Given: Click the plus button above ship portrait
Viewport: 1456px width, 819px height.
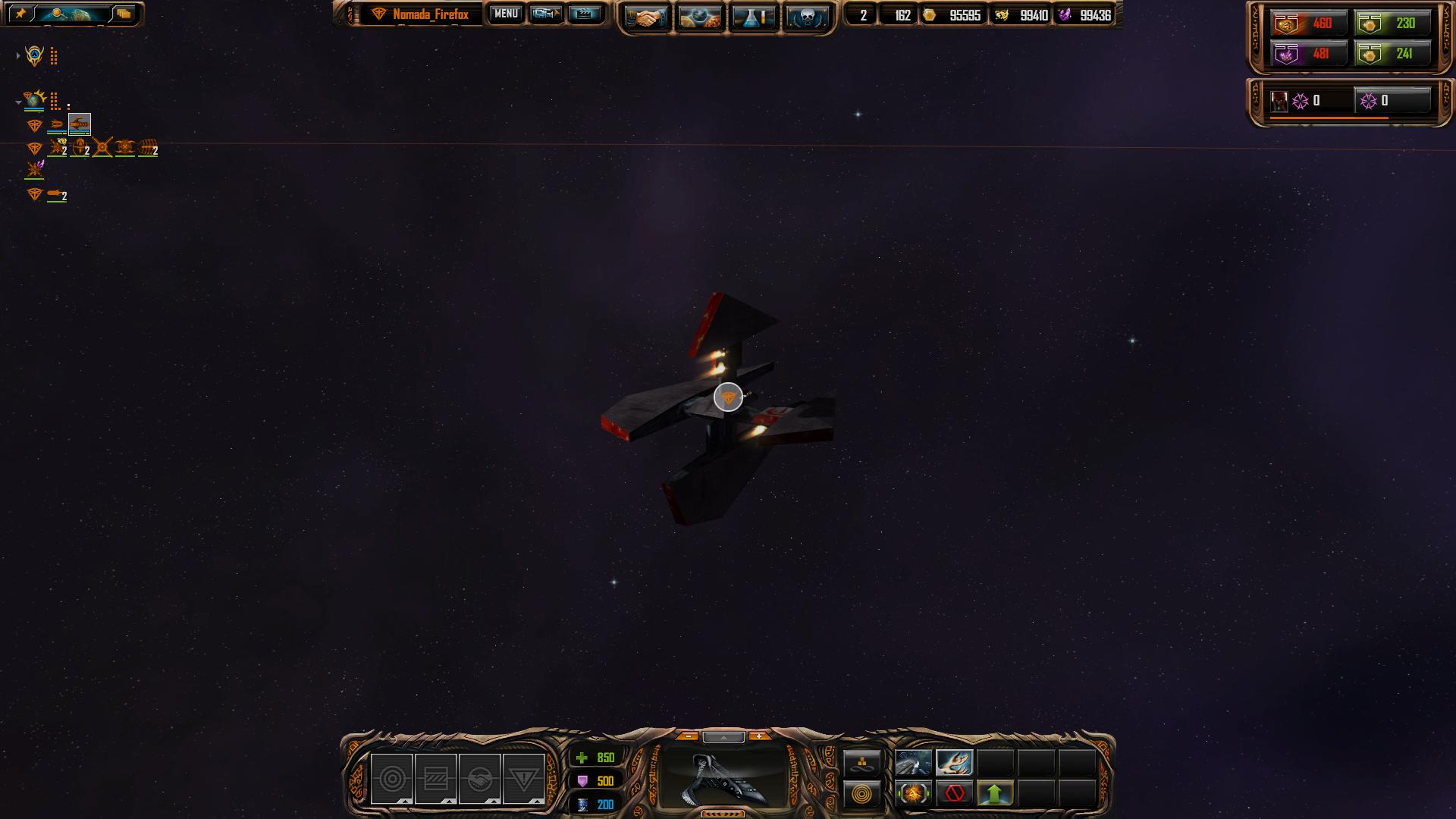Looking at the screenshot, I should click(759, 736).
